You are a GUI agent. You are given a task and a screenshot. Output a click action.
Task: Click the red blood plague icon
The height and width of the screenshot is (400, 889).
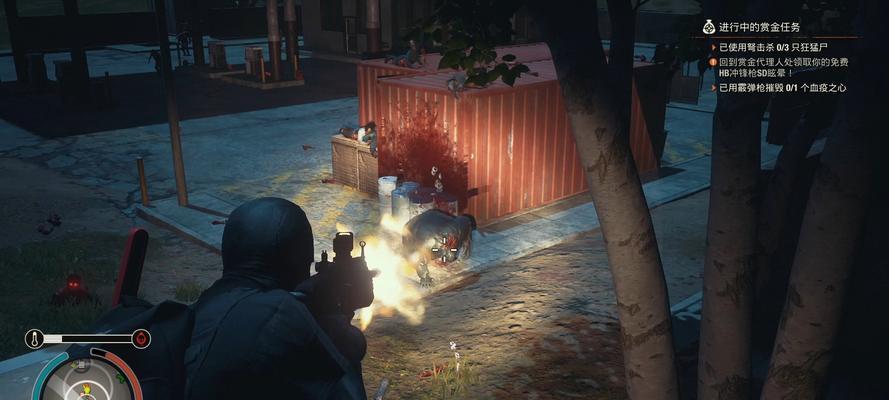coord(141,339)
